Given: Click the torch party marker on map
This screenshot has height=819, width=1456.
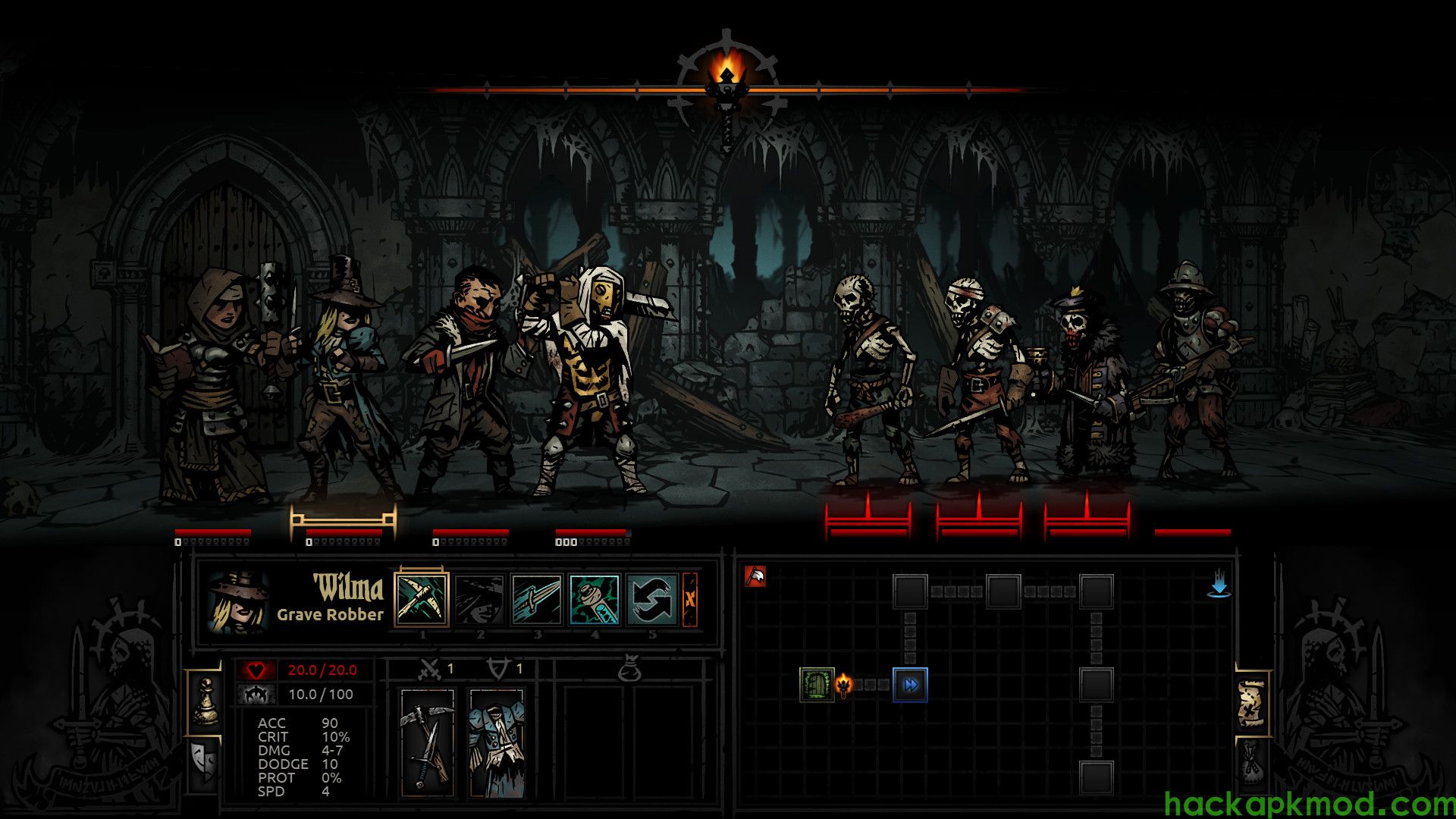Looking at the screenshot, I should (844, 685).
